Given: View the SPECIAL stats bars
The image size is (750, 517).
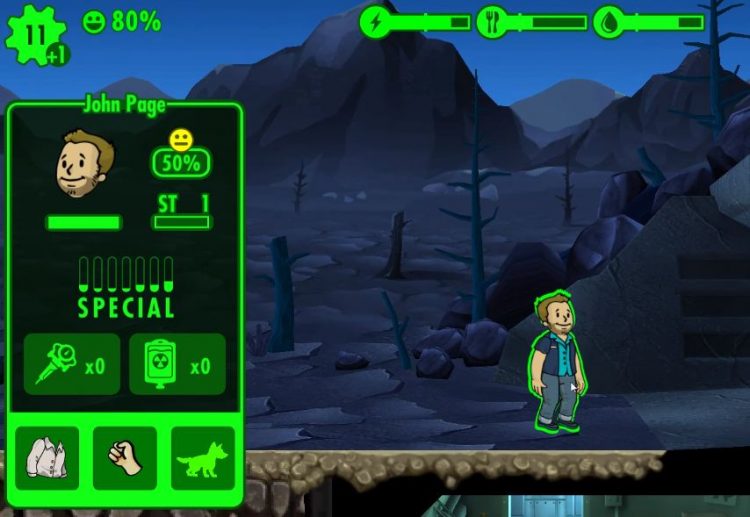Looking at the screenshot, I should (126, 287).
